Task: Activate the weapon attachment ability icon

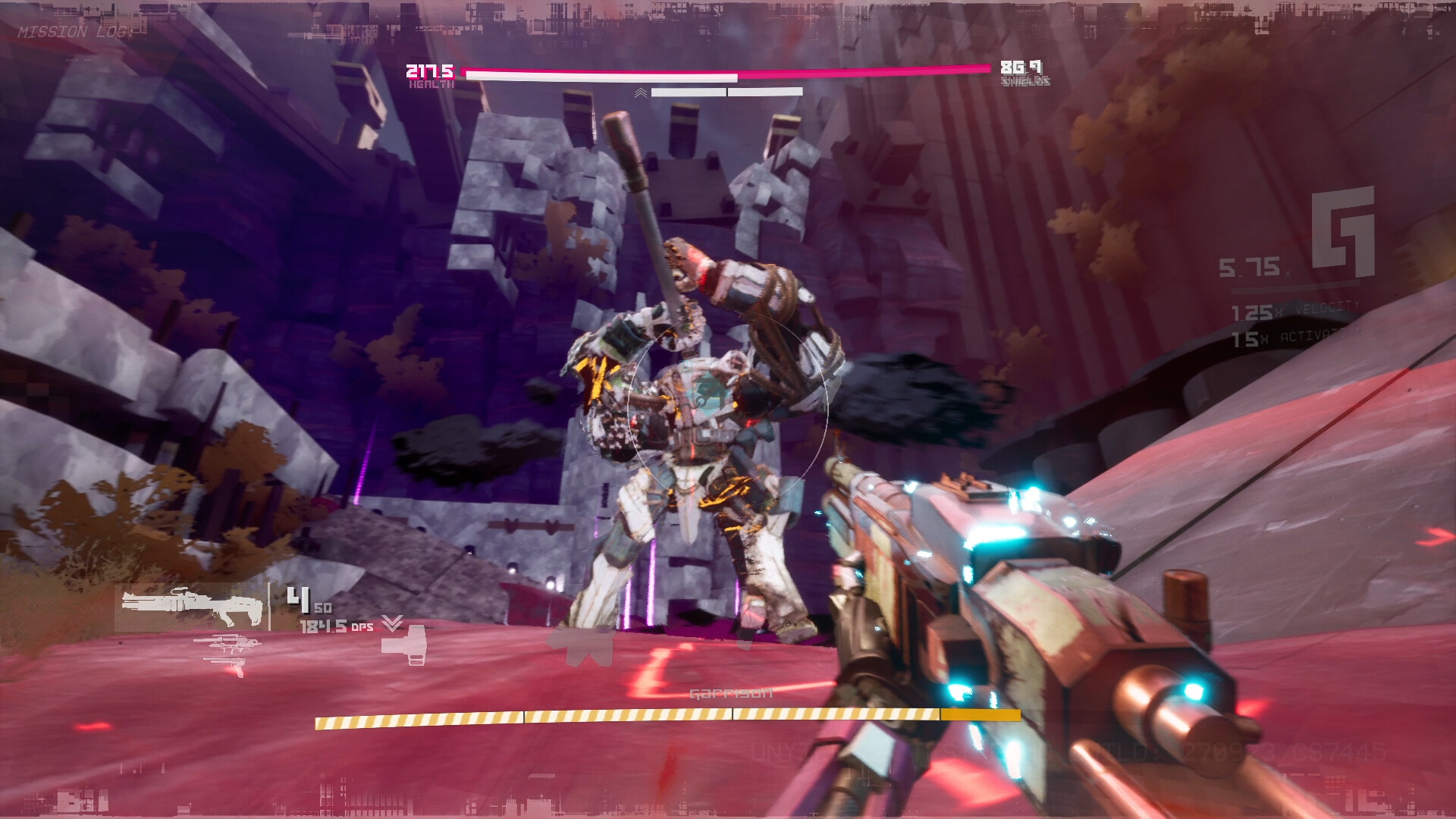Action: (x=403, y=648)
